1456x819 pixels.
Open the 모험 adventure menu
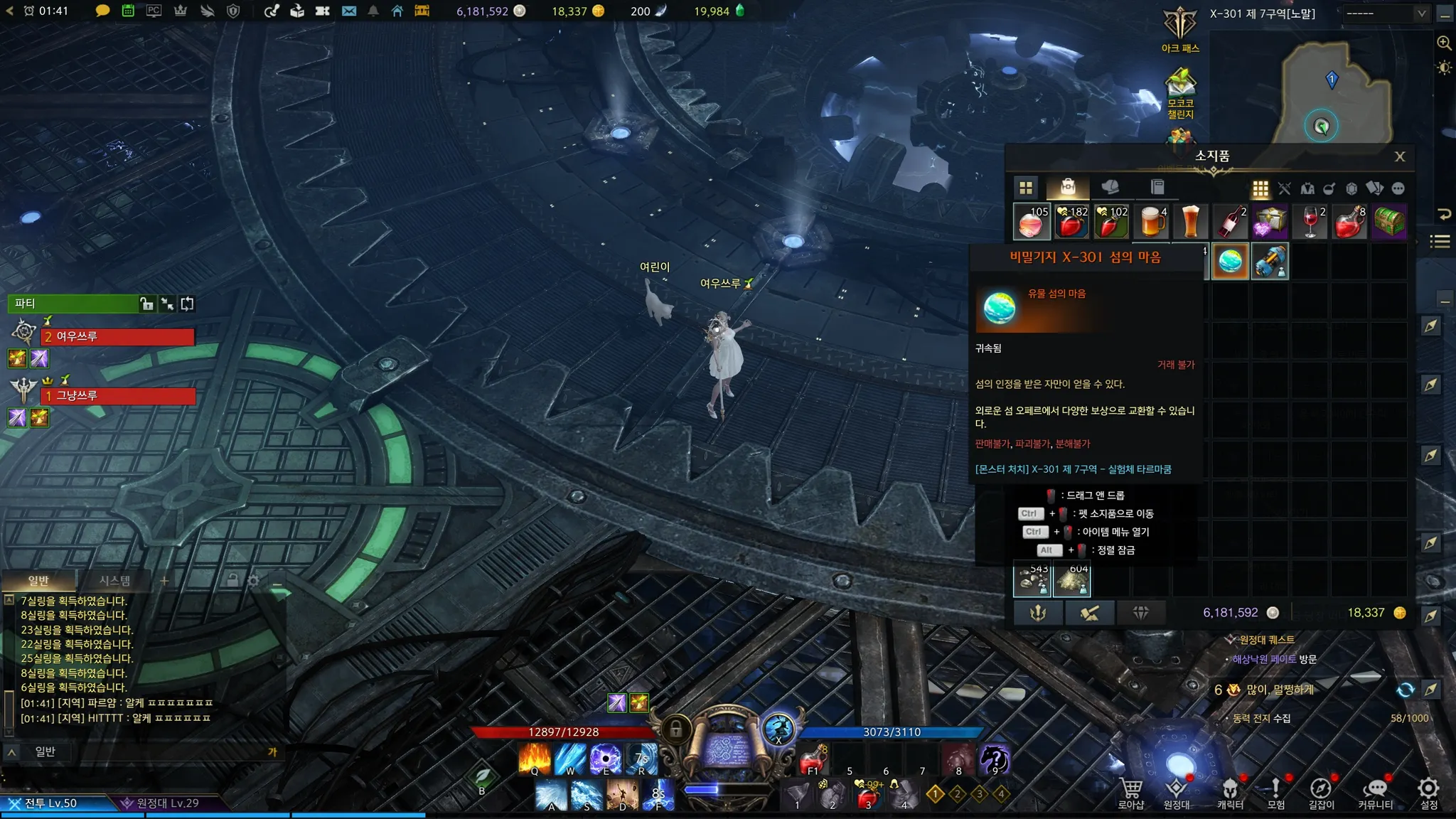1276,792
